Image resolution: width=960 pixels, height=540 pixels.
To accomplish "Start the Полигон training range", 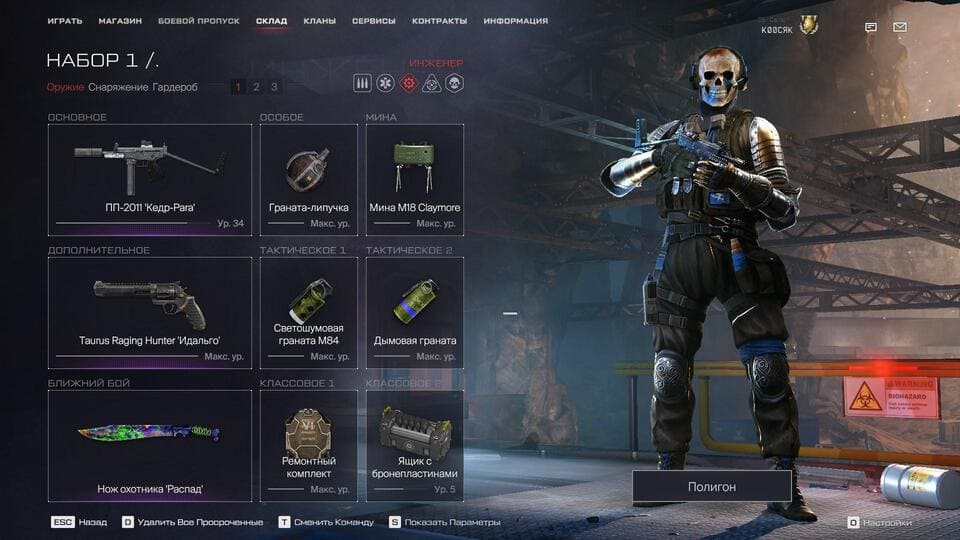I will tap(711, 486).
